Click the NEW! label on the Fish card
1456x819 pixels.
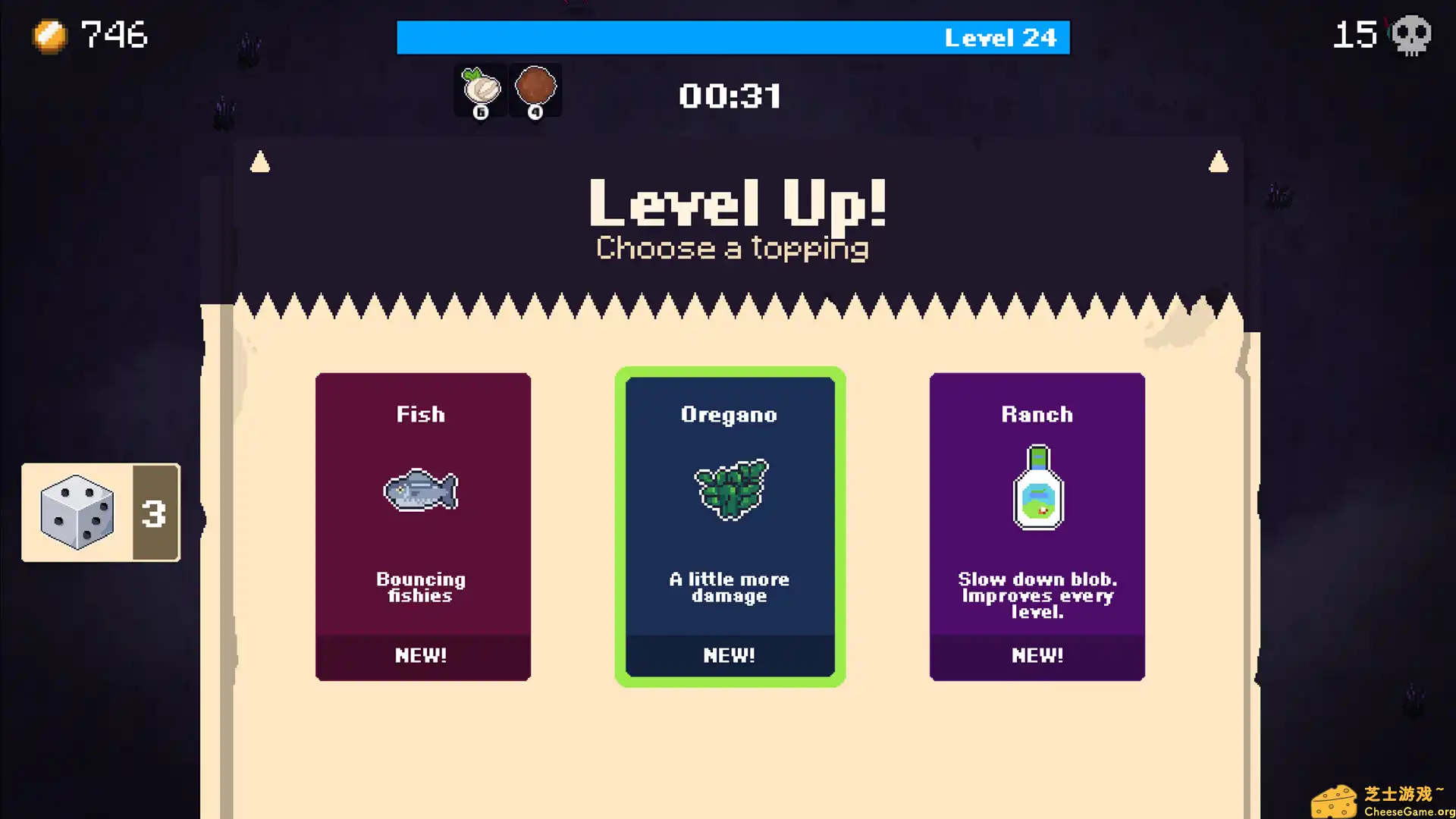(x=422, y=656)
